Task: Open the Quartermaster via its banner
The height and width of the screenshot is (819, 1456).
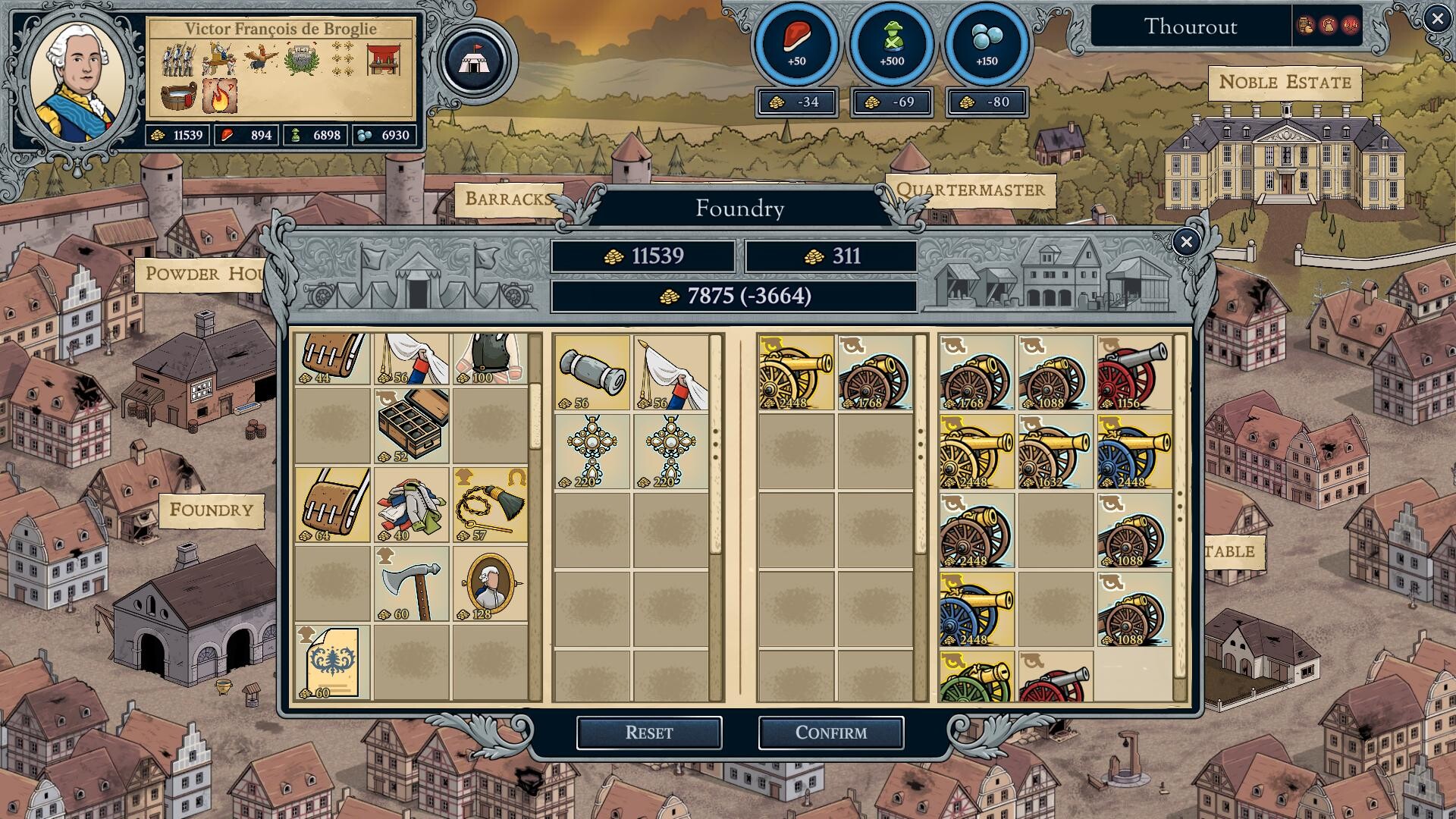Action: [968, 190]
